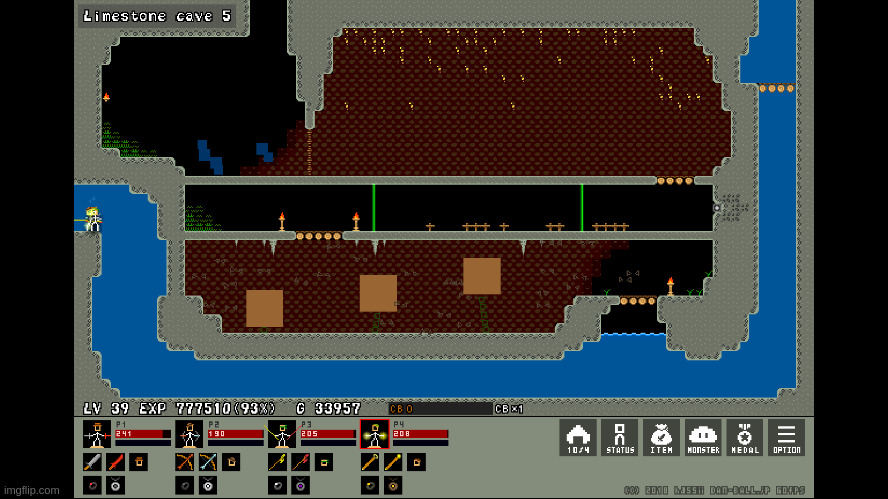Select P4's orange charm amulet slot
The image size is (888, 499).
394,485
